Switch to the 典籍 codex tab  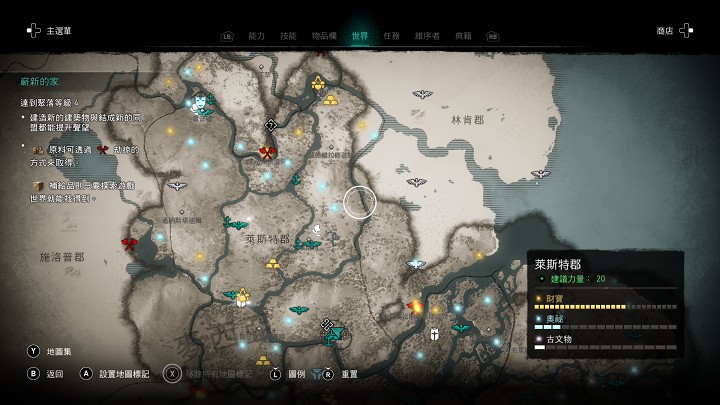click(462, 36)
